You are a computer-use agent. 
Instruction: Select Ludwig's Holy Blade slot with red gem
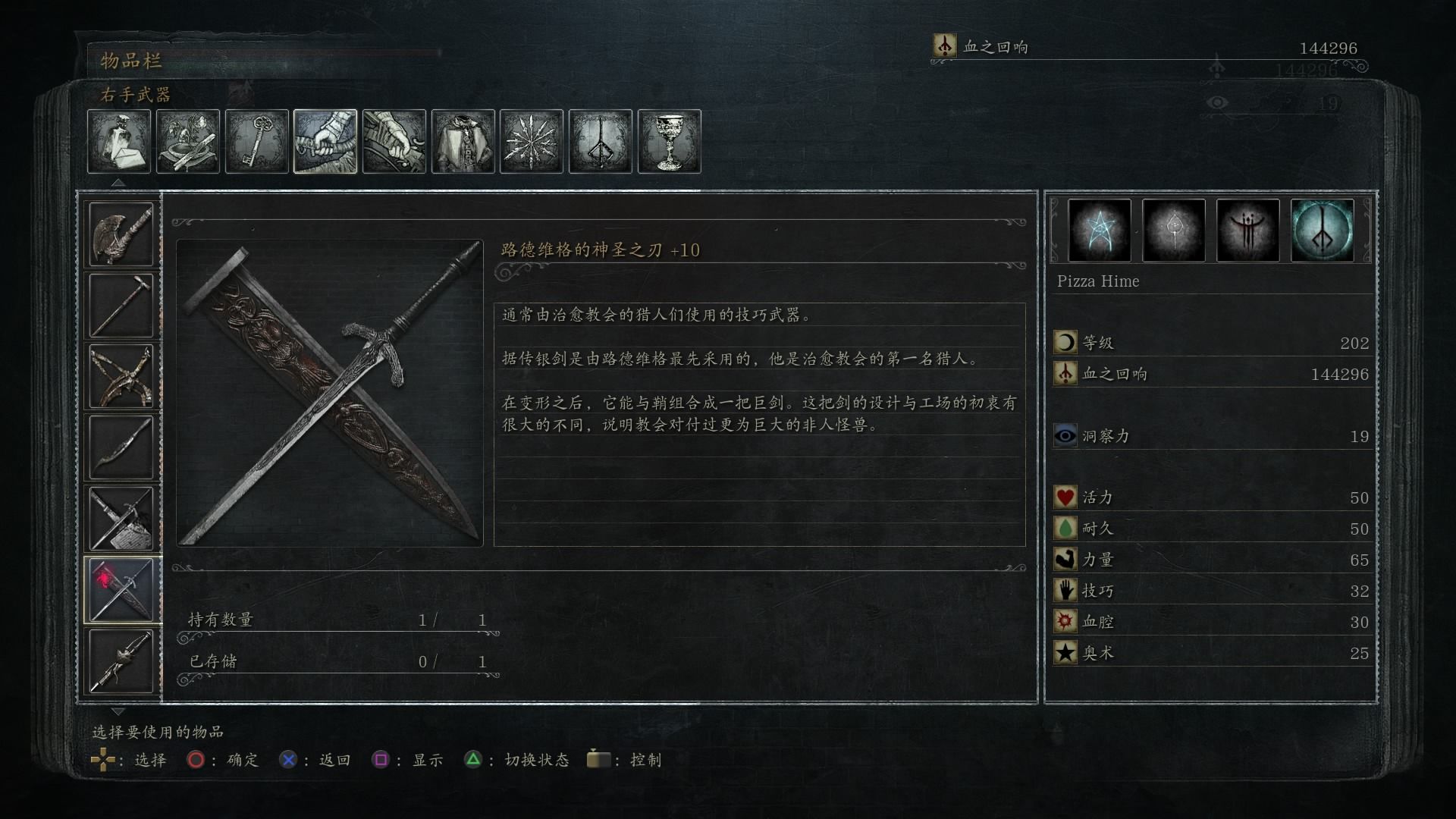(121, 590)
